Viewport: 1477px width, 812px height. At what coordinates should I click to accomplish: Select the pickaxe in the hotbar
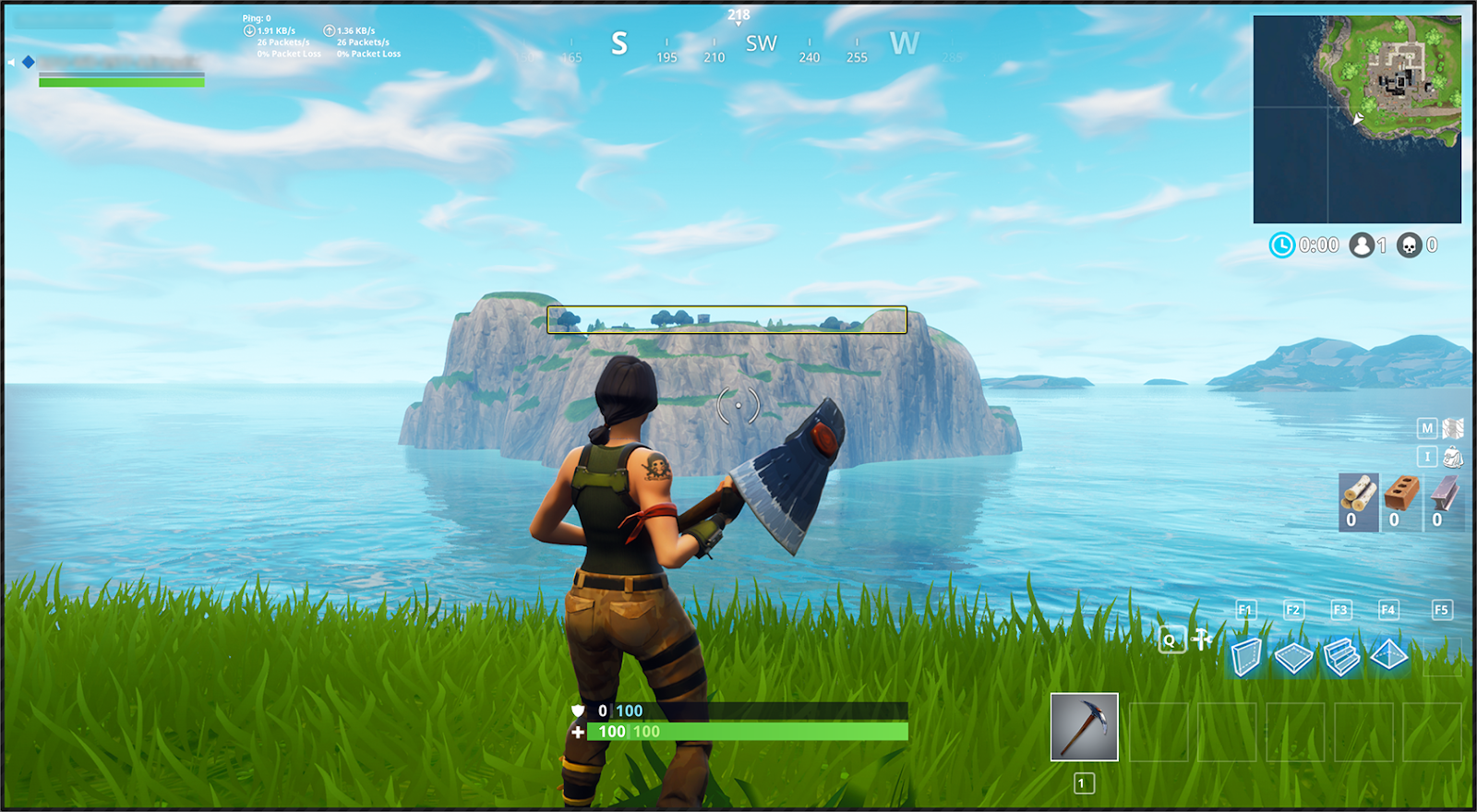pos(1084,727)
